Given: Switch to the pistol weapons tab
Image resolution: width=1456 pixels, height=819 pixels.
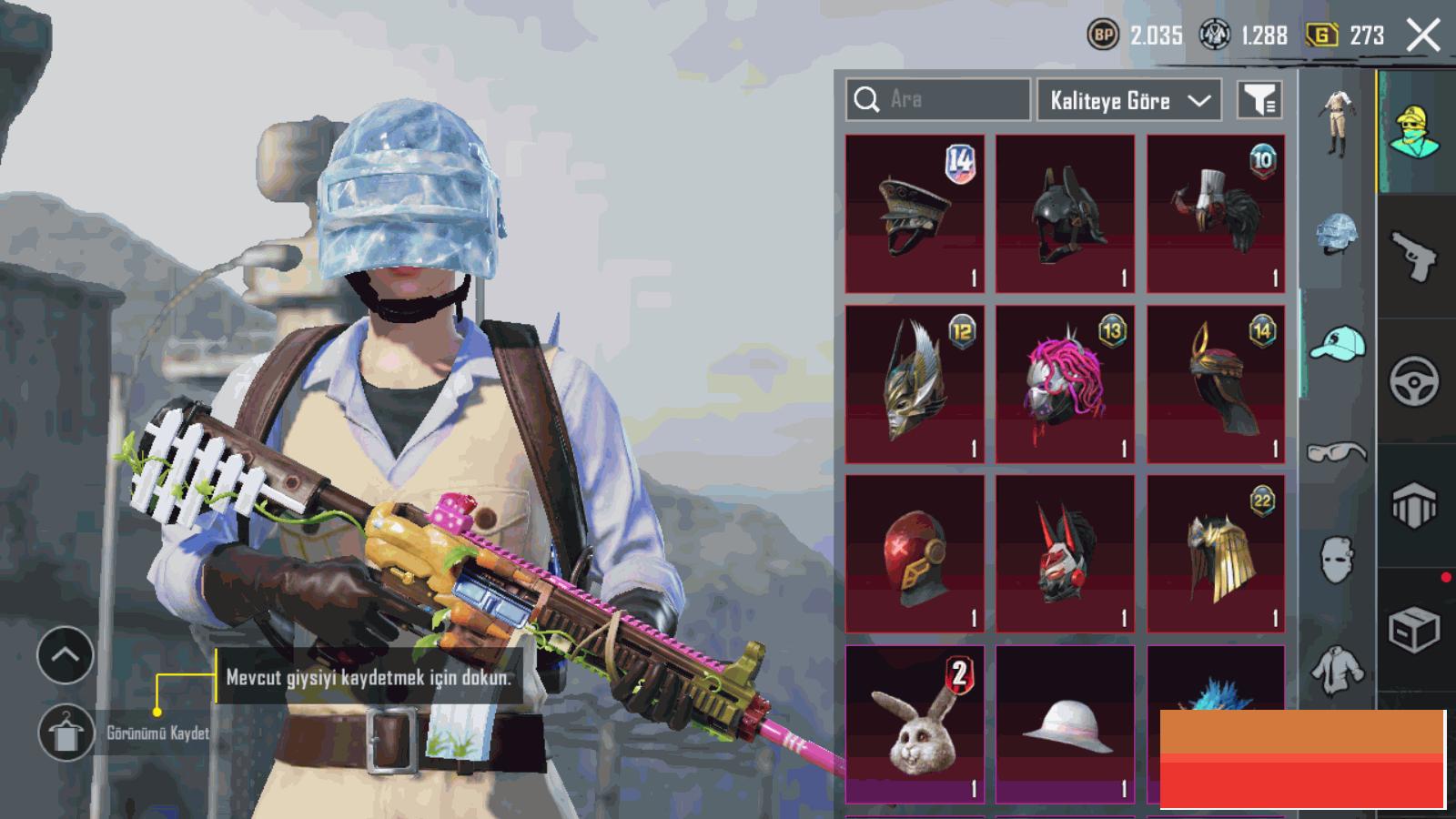Looking at the screenshot, I should 1414,257.
